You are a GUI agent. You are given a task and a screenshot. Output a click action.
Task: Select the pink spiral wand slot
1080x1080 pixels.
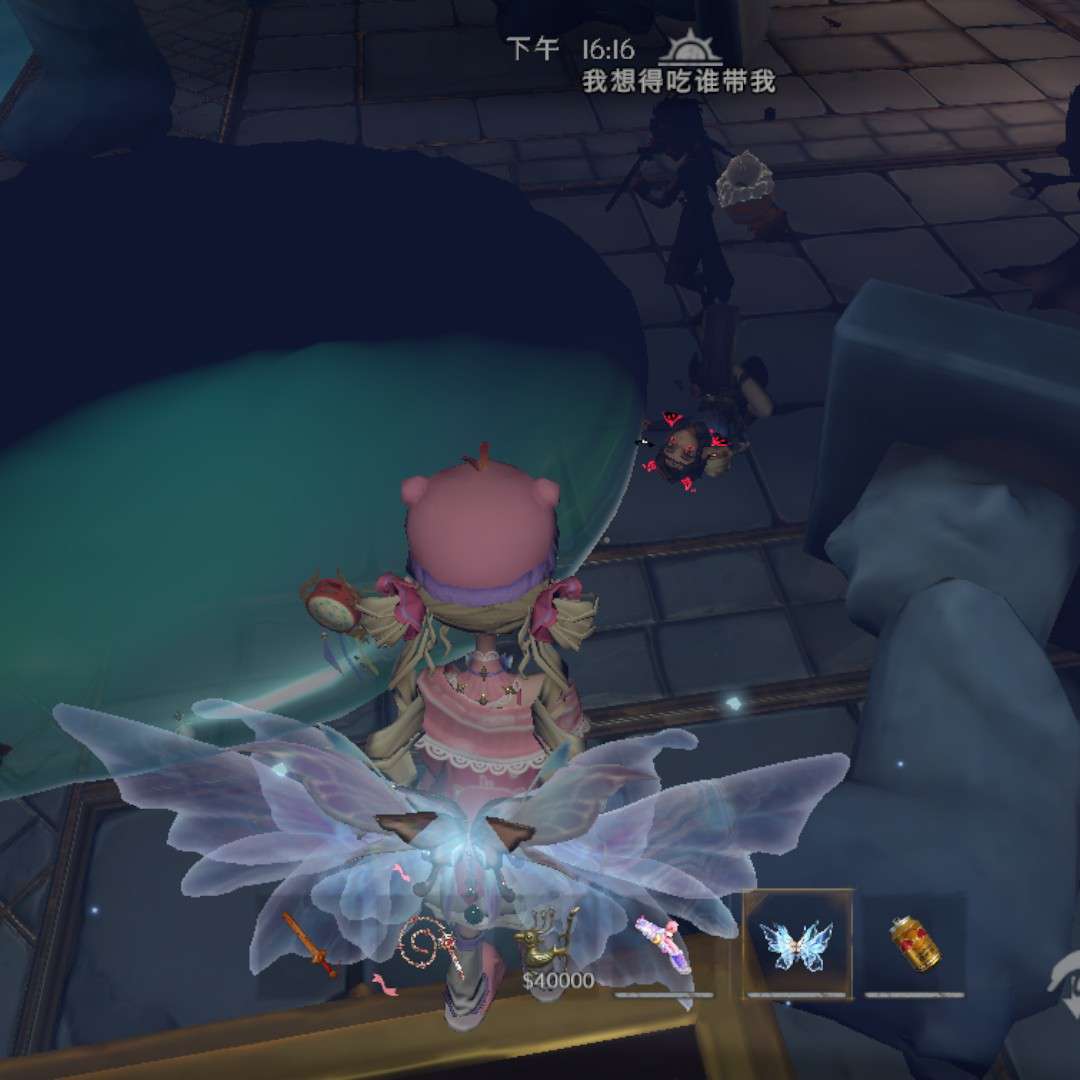click(x=432, y=945)
